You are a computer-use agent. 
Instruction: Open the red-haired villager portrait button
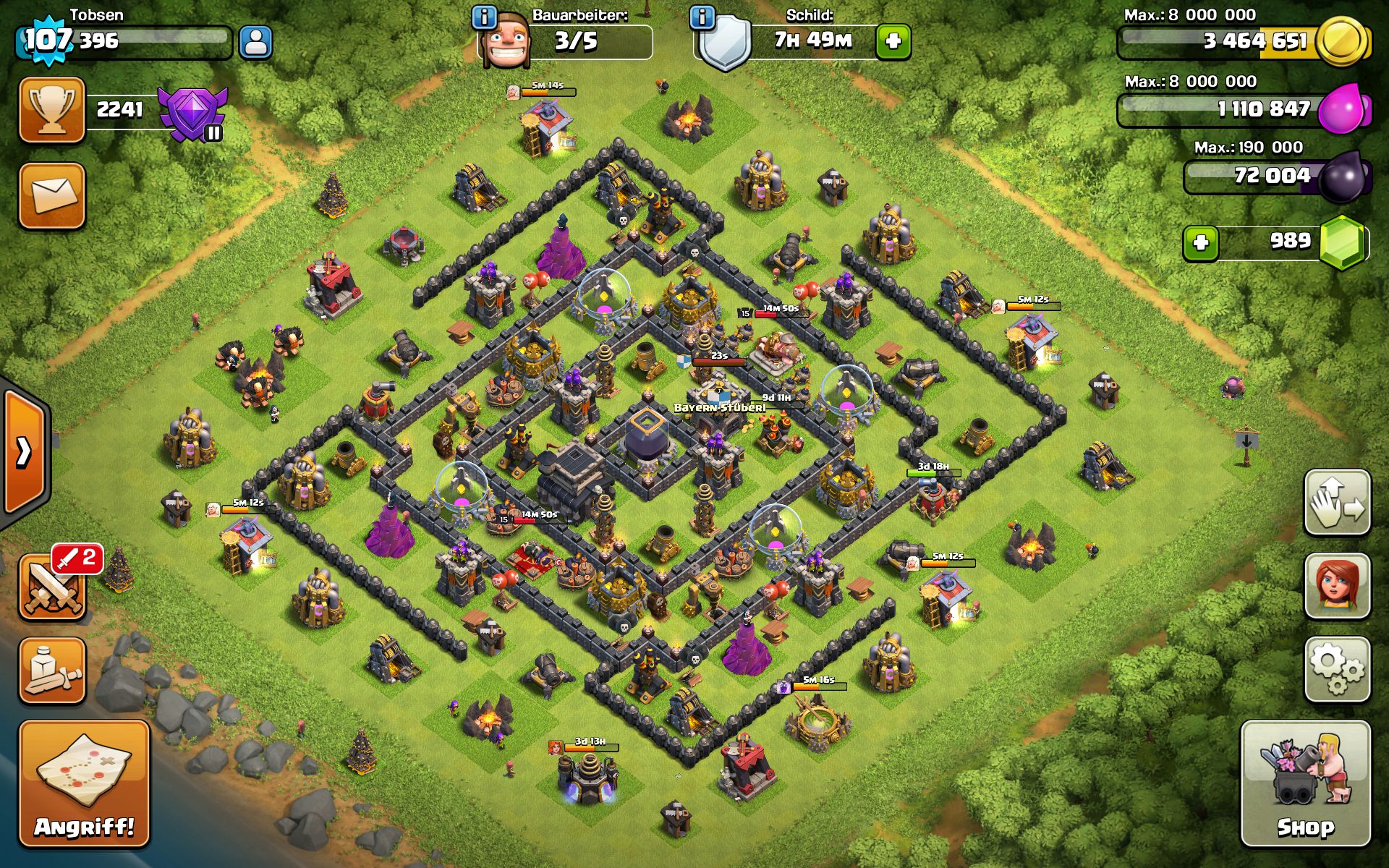click(1337, 586)
